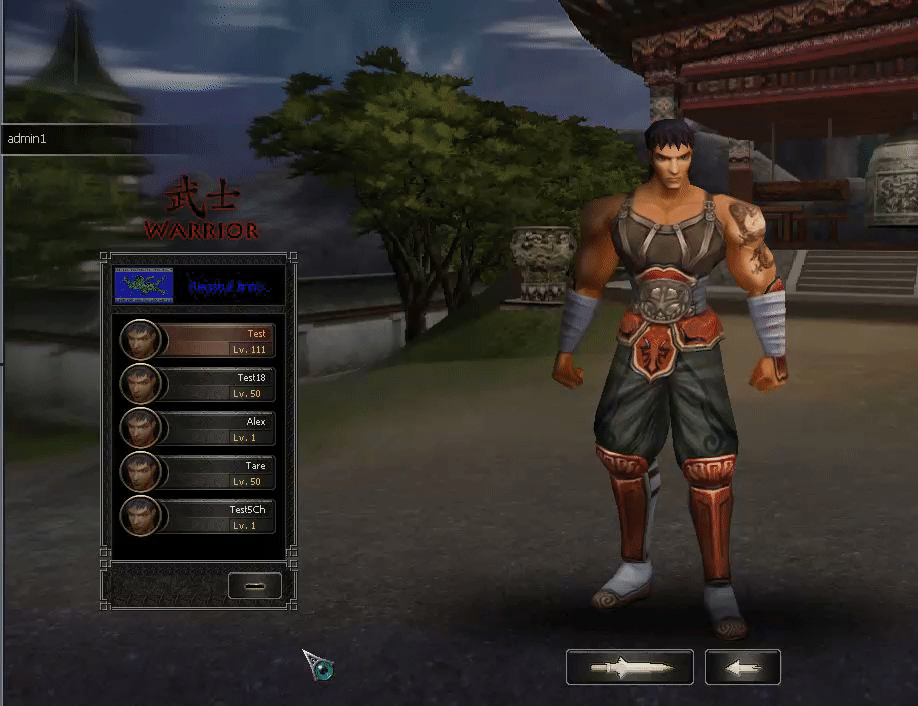Click the blue dragon guild emblem
Image resolution: width=918 pixels, height=706 pixels.
click(144, 285)
